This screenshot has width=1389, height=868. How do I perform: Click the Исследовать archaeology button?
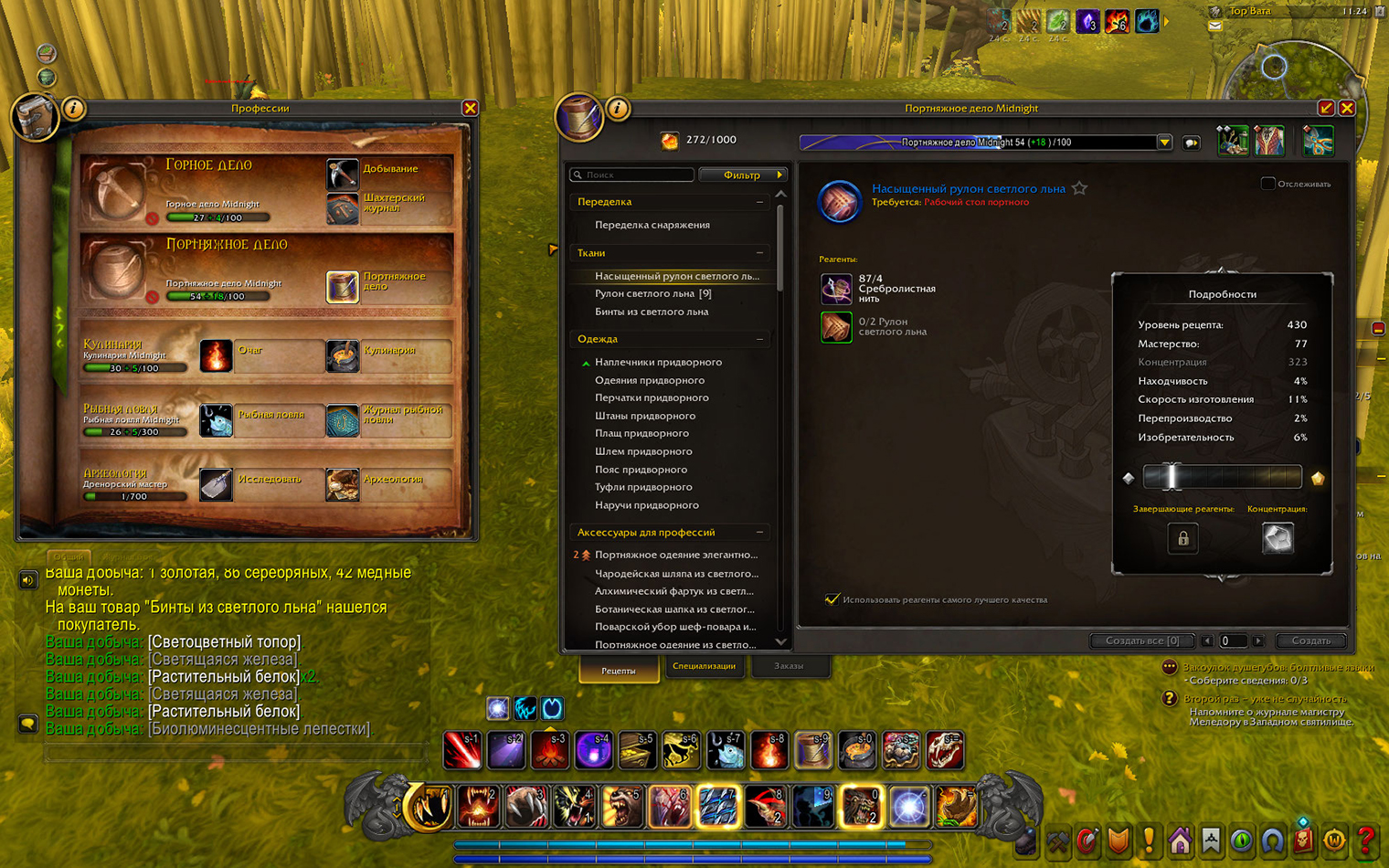[216, 484]
